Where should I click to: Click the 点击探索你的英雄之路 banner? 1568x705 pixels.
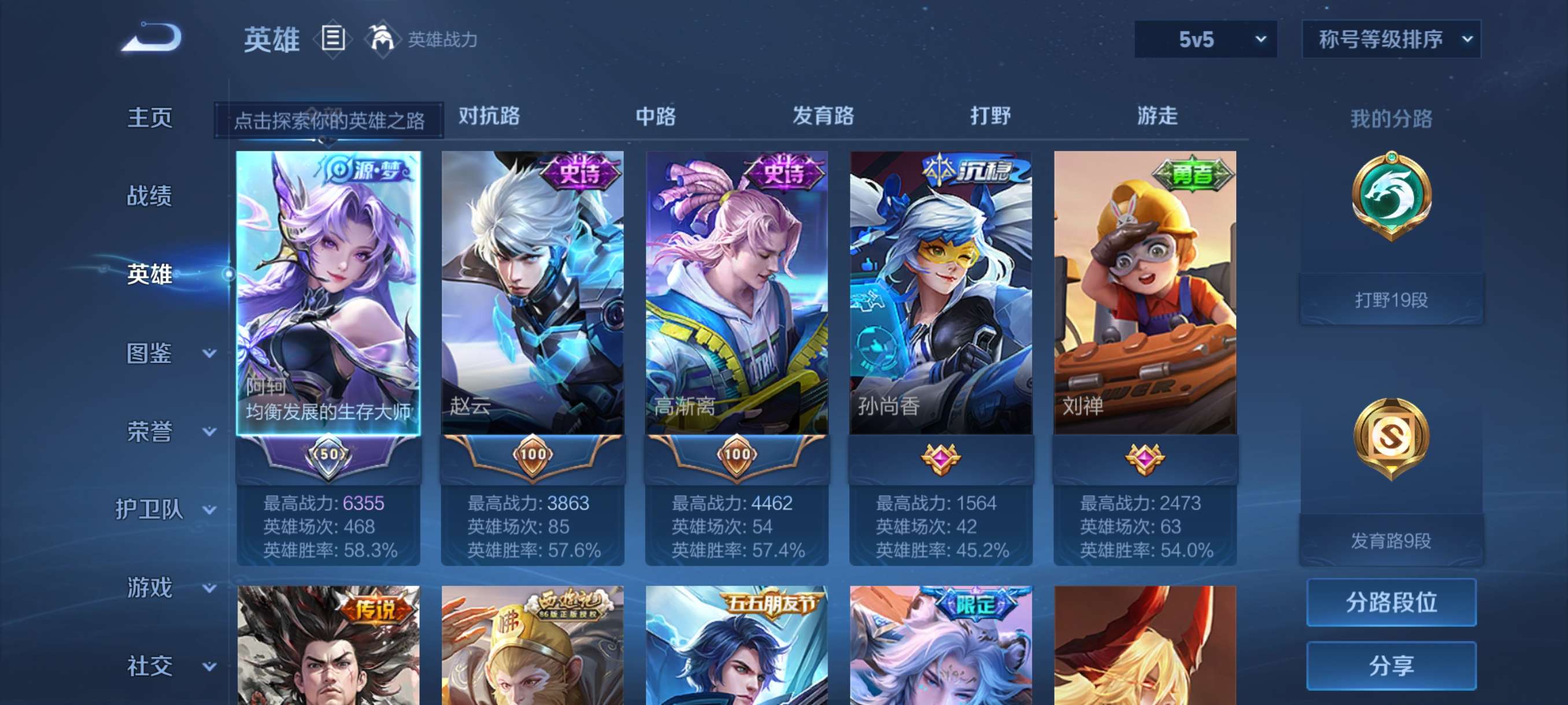332,120
